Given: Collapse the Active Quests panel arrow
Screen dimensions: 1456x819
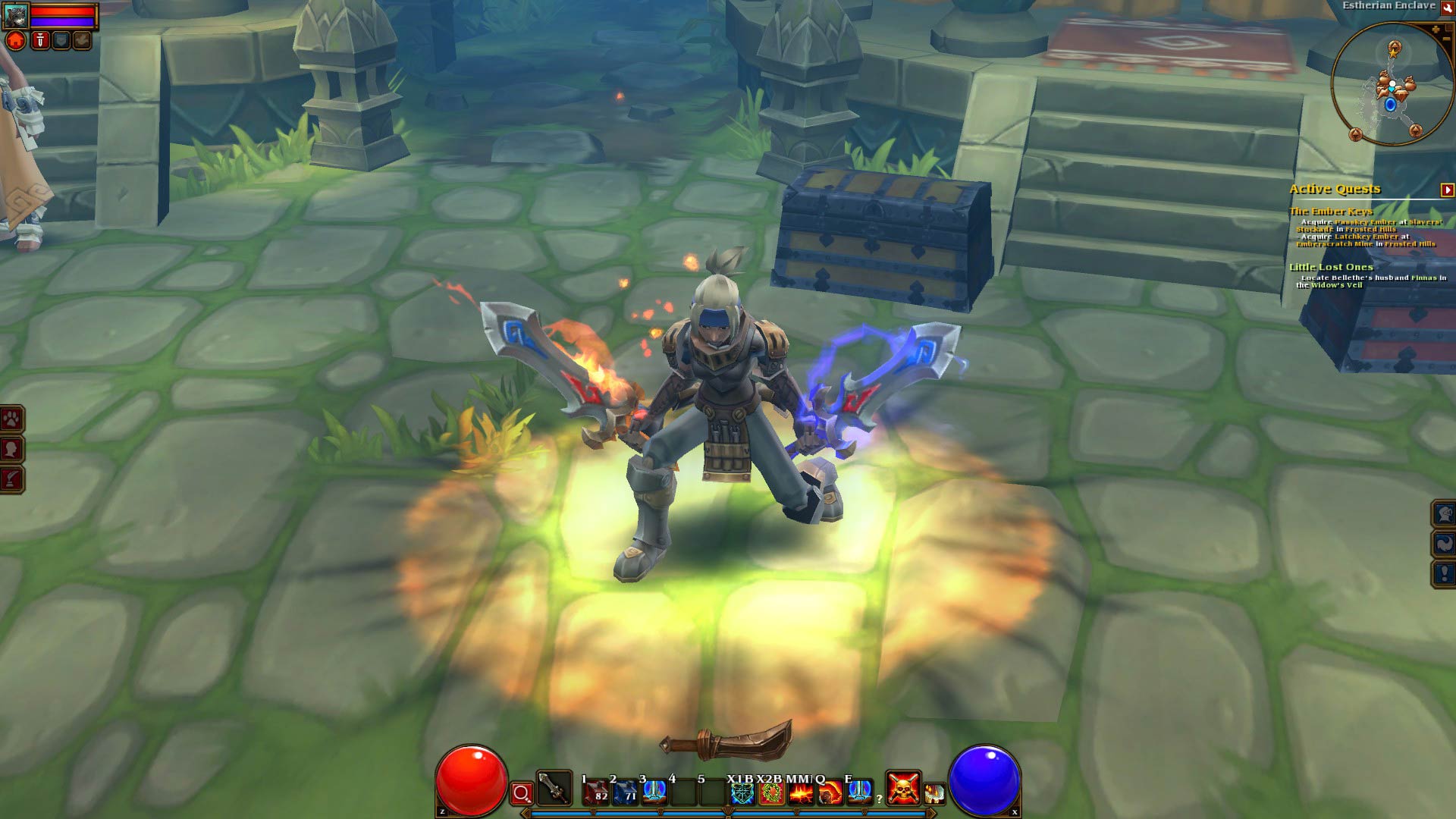Looking at the screenshot, I should pyautogui.click(x=1447, y=190).
